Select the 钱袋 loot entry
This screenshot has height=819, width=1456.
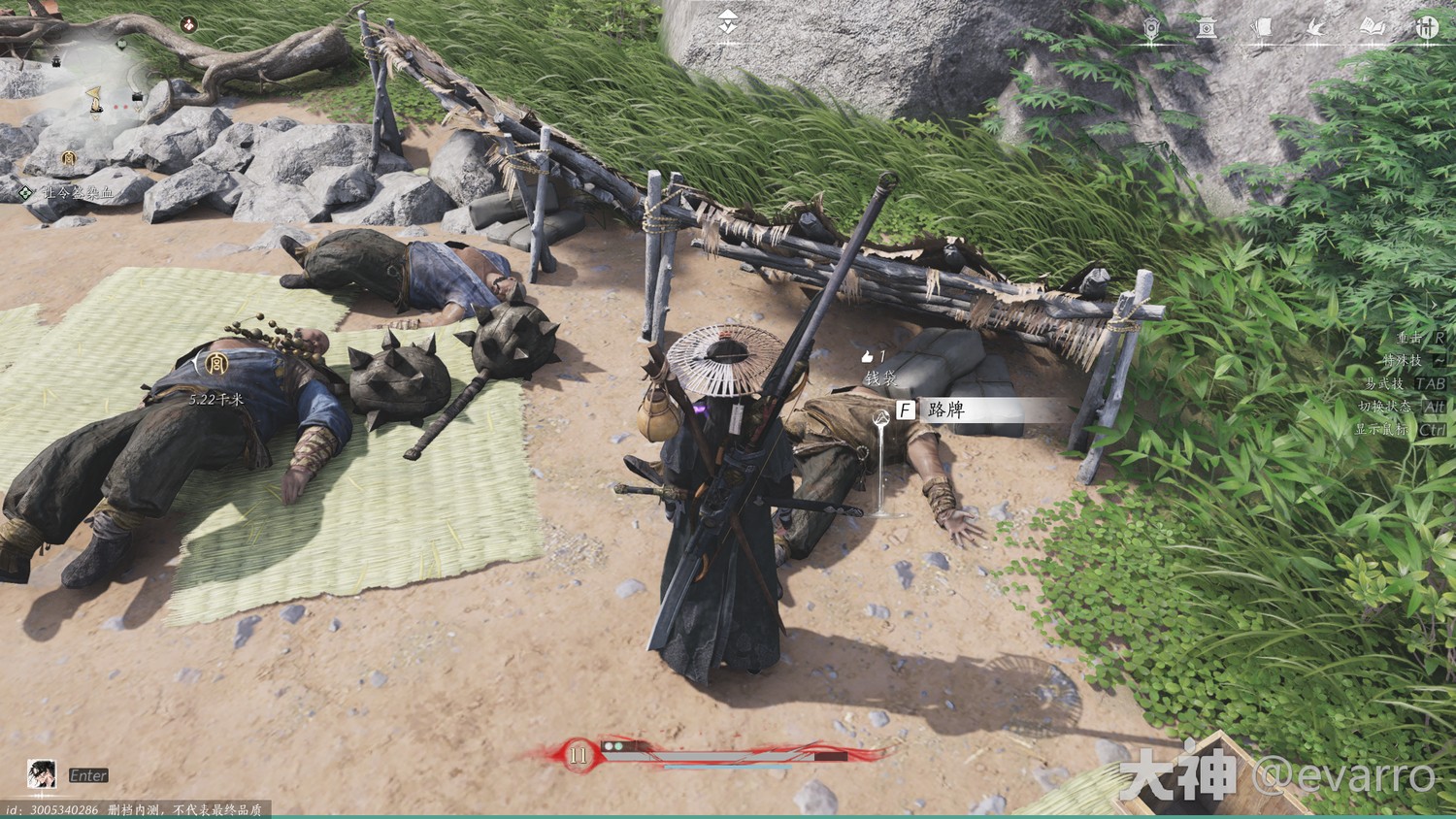pyautogui.click(x=881, y=378)
